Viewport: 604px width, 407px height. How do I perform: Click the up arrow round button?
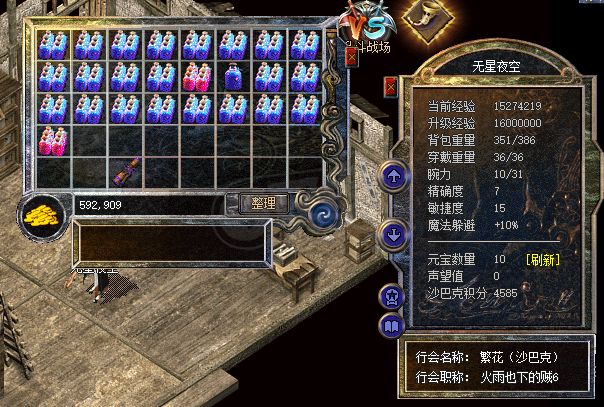click(392, 177)
